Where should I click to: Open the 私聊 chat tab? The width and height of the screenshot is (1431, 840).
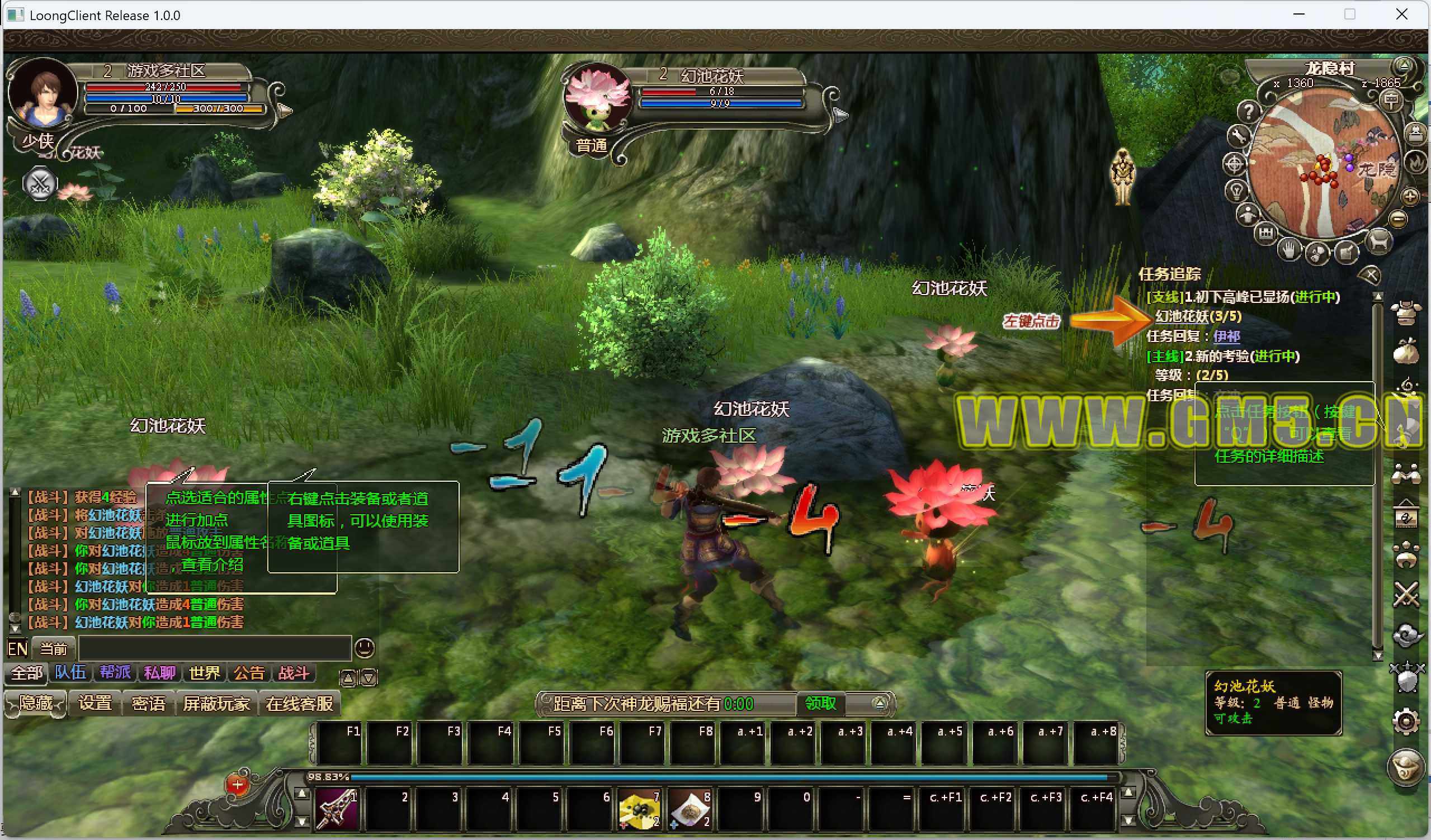point(159,673)
